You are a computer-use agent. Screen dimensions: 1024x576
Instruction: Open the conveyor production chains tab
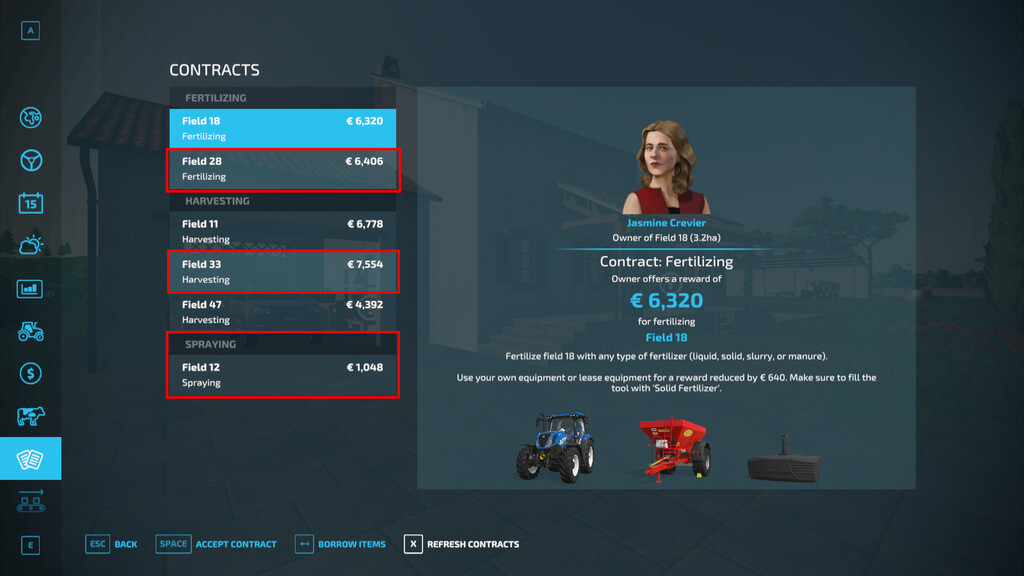click(31, 501)
